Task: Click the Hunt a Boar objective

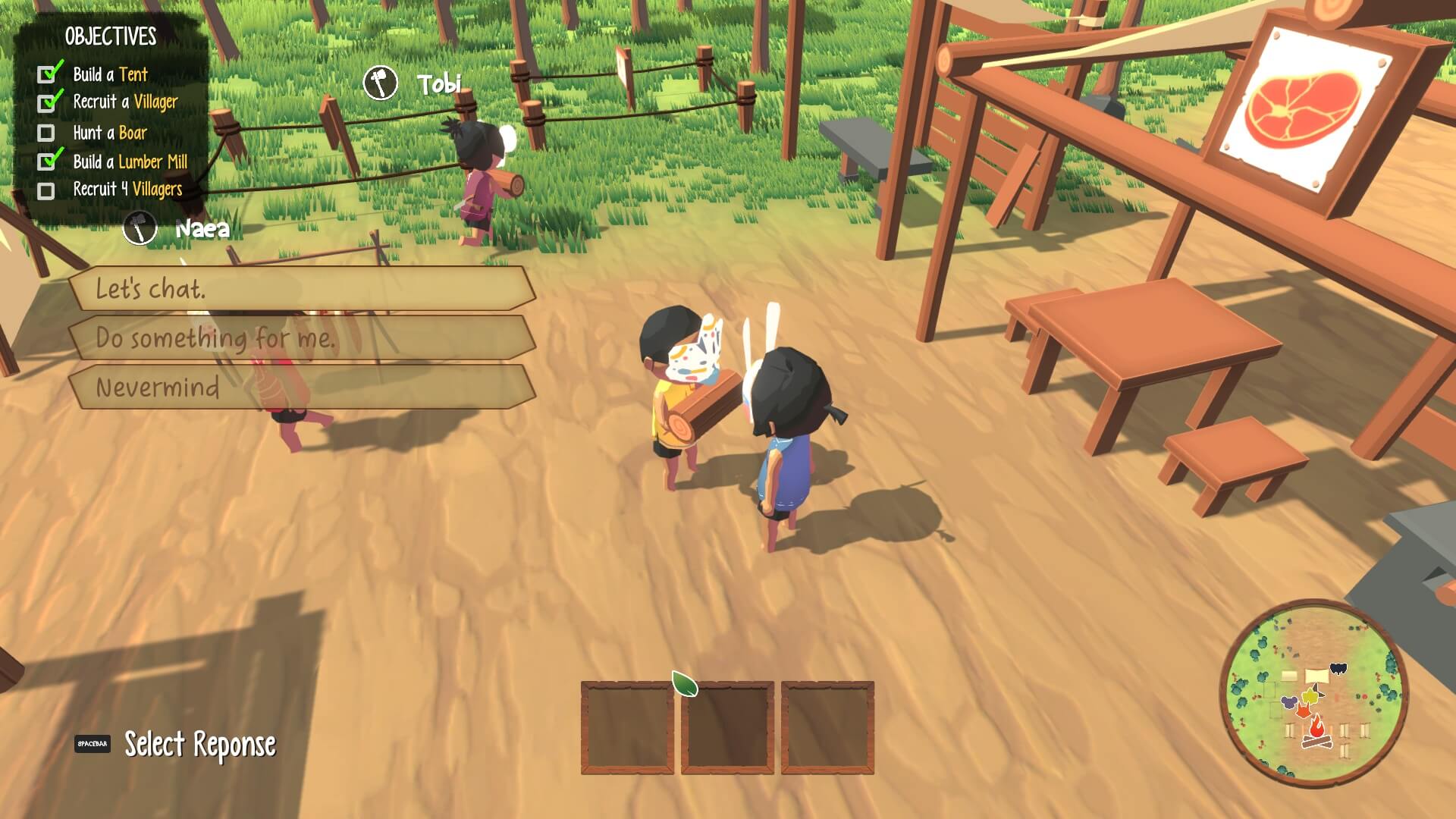Action: (110, 133)
